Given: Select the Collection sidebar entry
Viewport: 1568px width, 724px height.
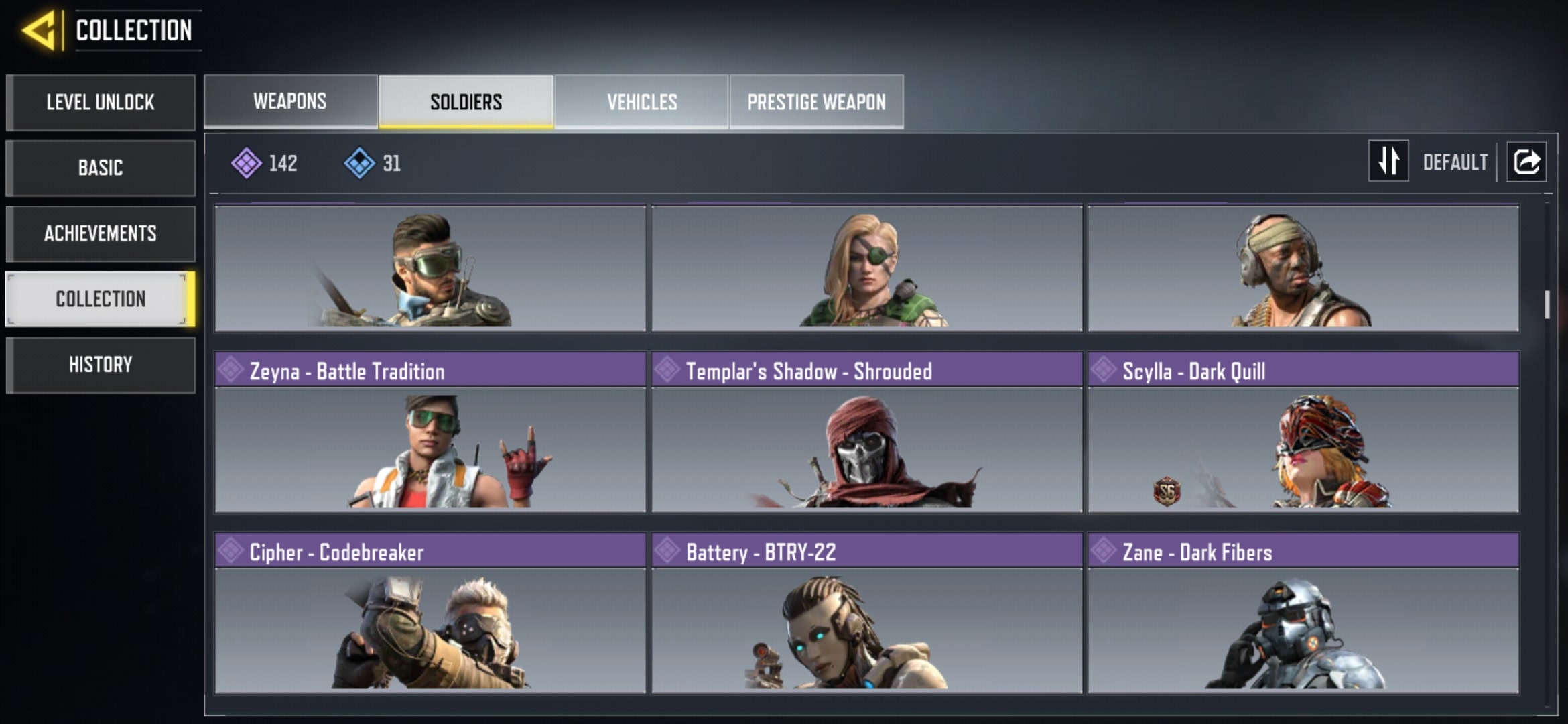Looking at the screenshot, I should [x=101, y=299].
